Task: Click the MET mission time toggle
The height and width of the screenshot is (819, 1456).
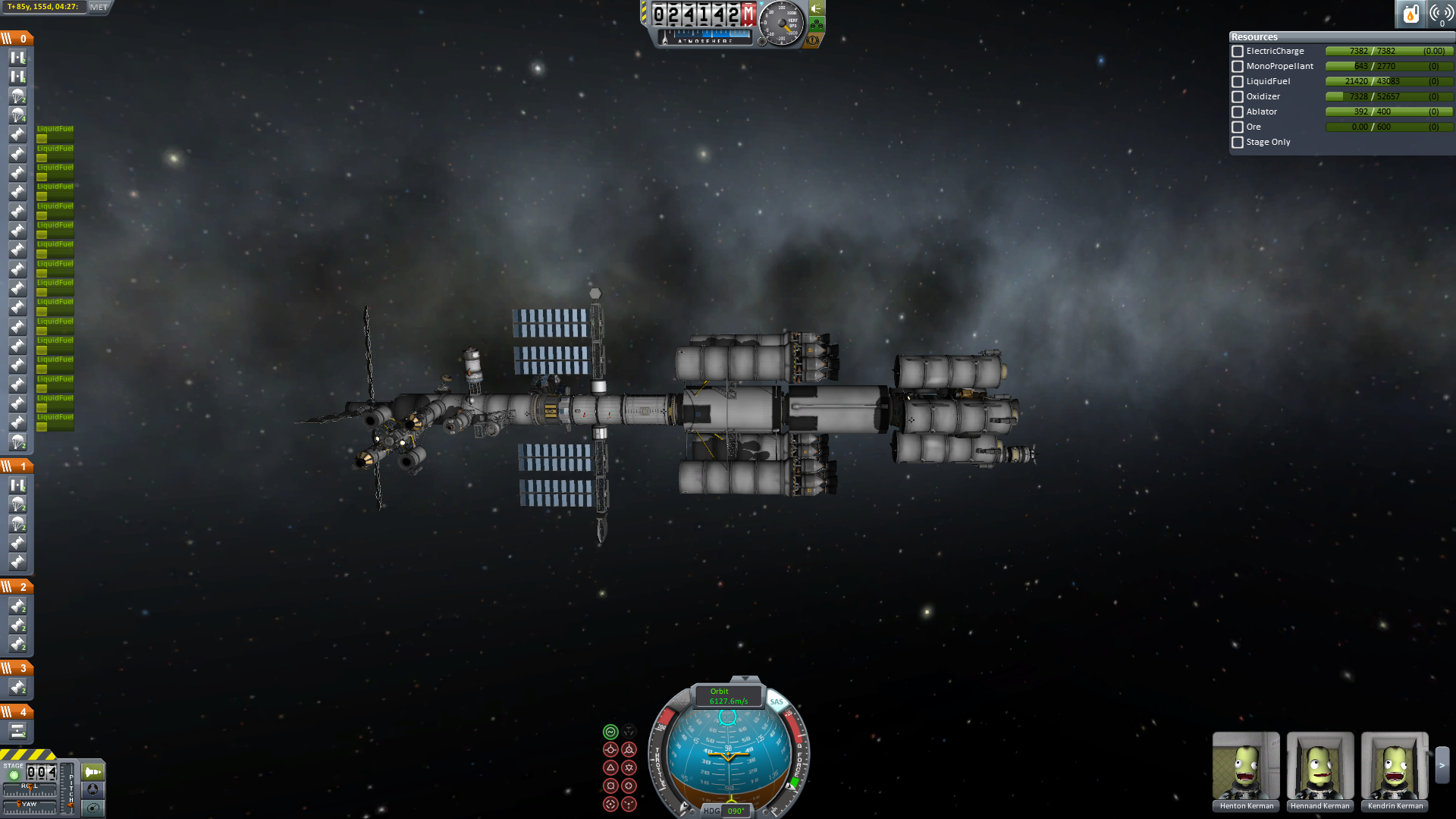Action: click(99, 8)
